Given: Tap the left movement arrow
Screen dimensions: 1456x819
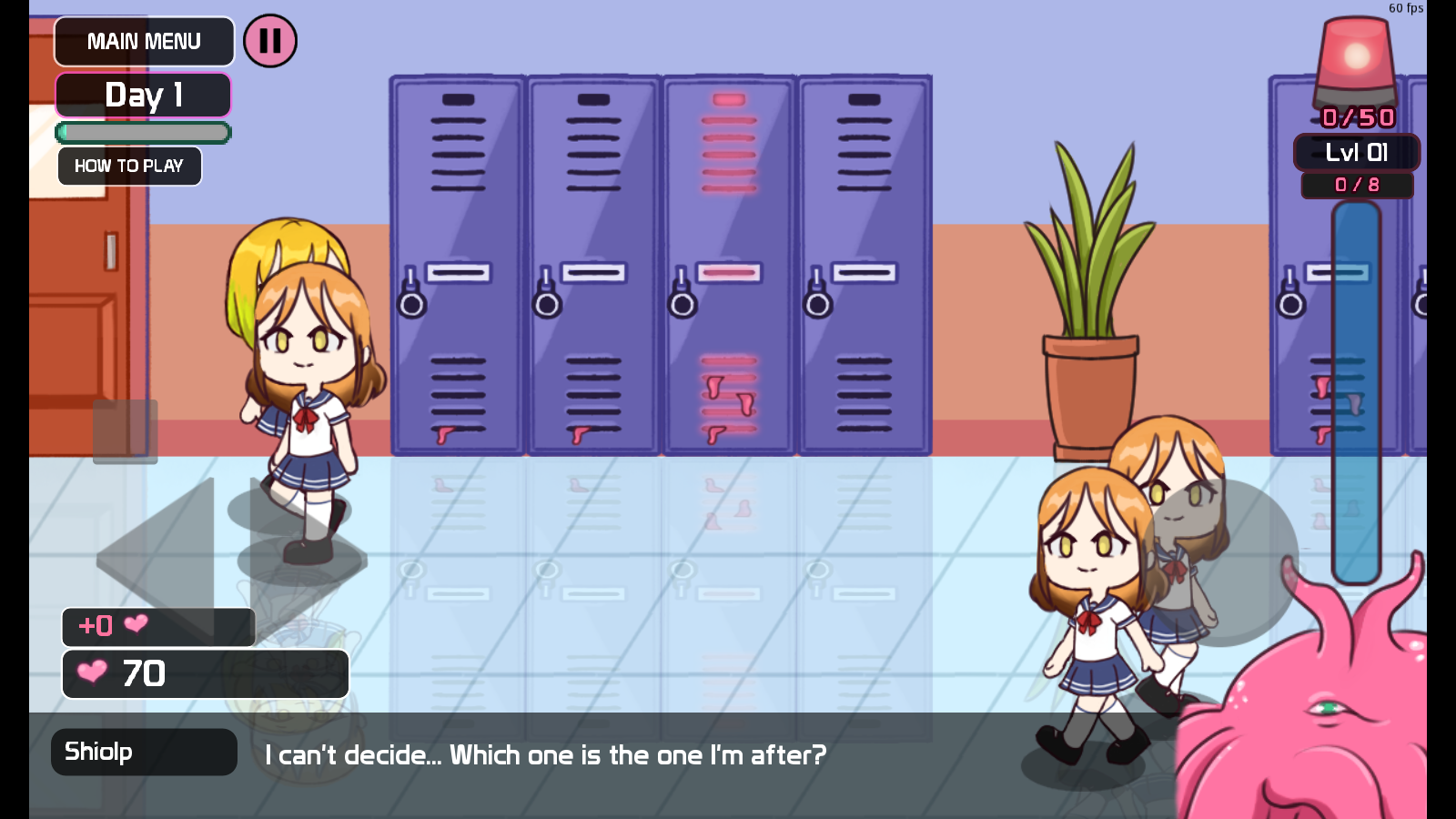Looking at the screenshot, I should [164, 555].
